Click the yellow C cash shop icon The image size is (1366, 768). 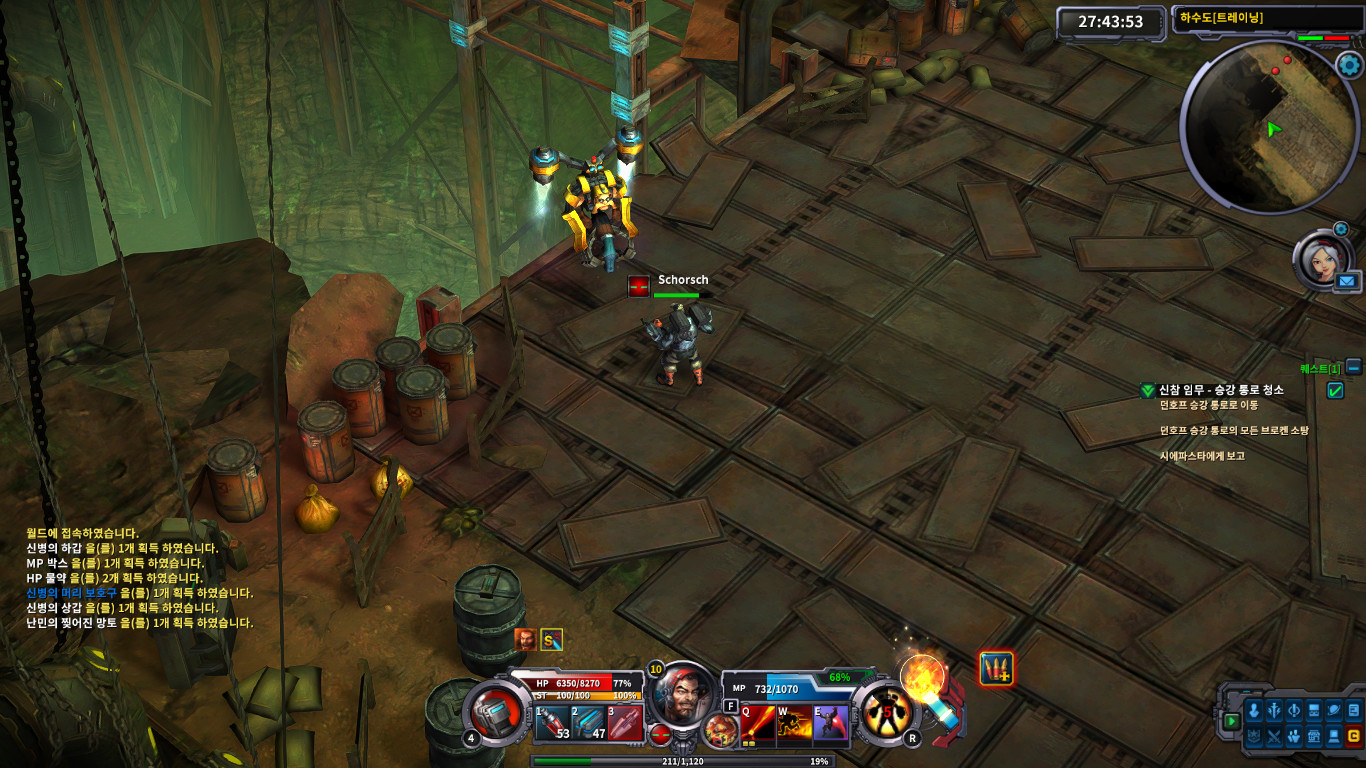click(1354, 737)
